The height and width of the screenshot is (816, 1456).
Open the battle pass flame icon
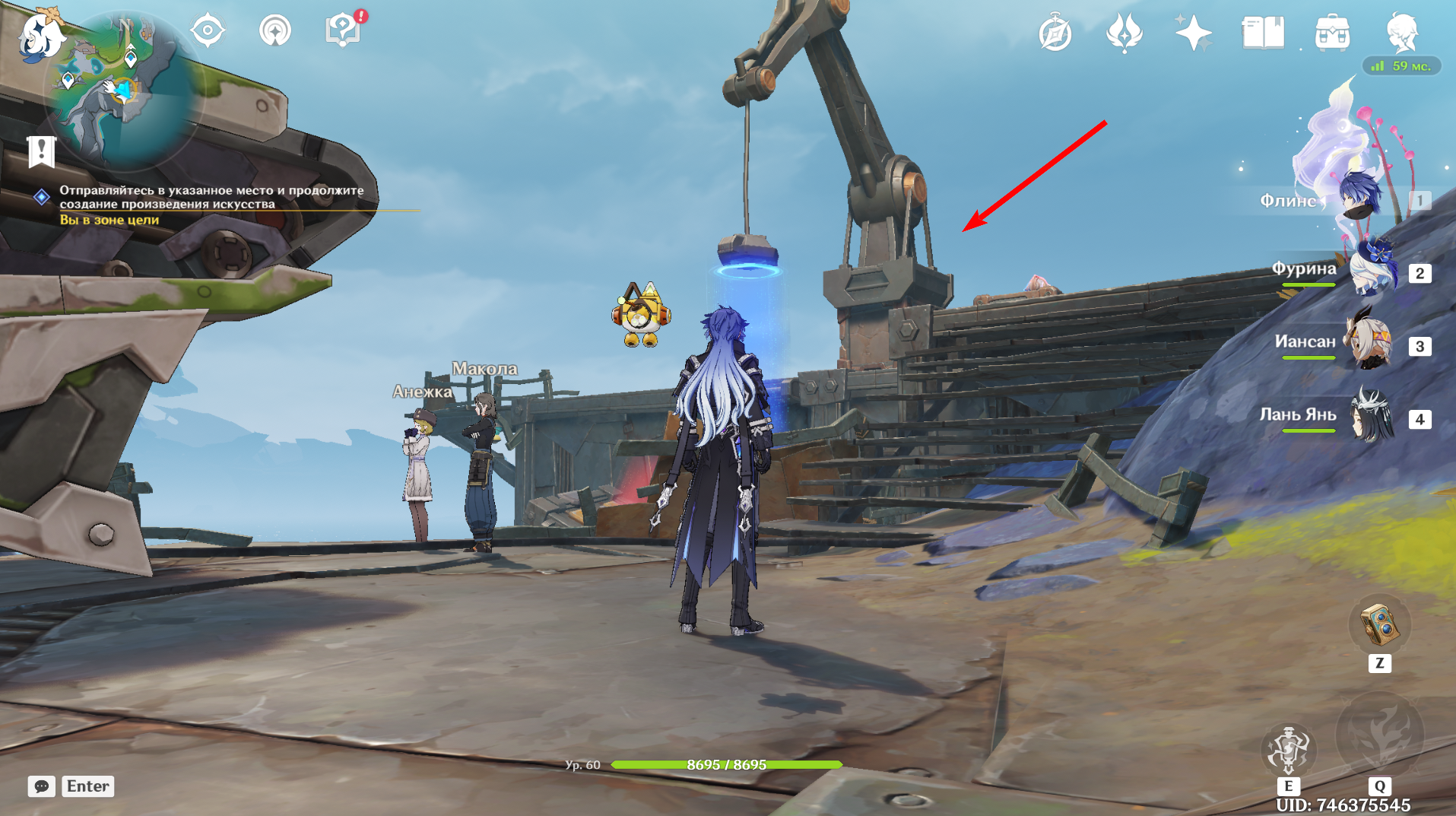coord(1125,33)
